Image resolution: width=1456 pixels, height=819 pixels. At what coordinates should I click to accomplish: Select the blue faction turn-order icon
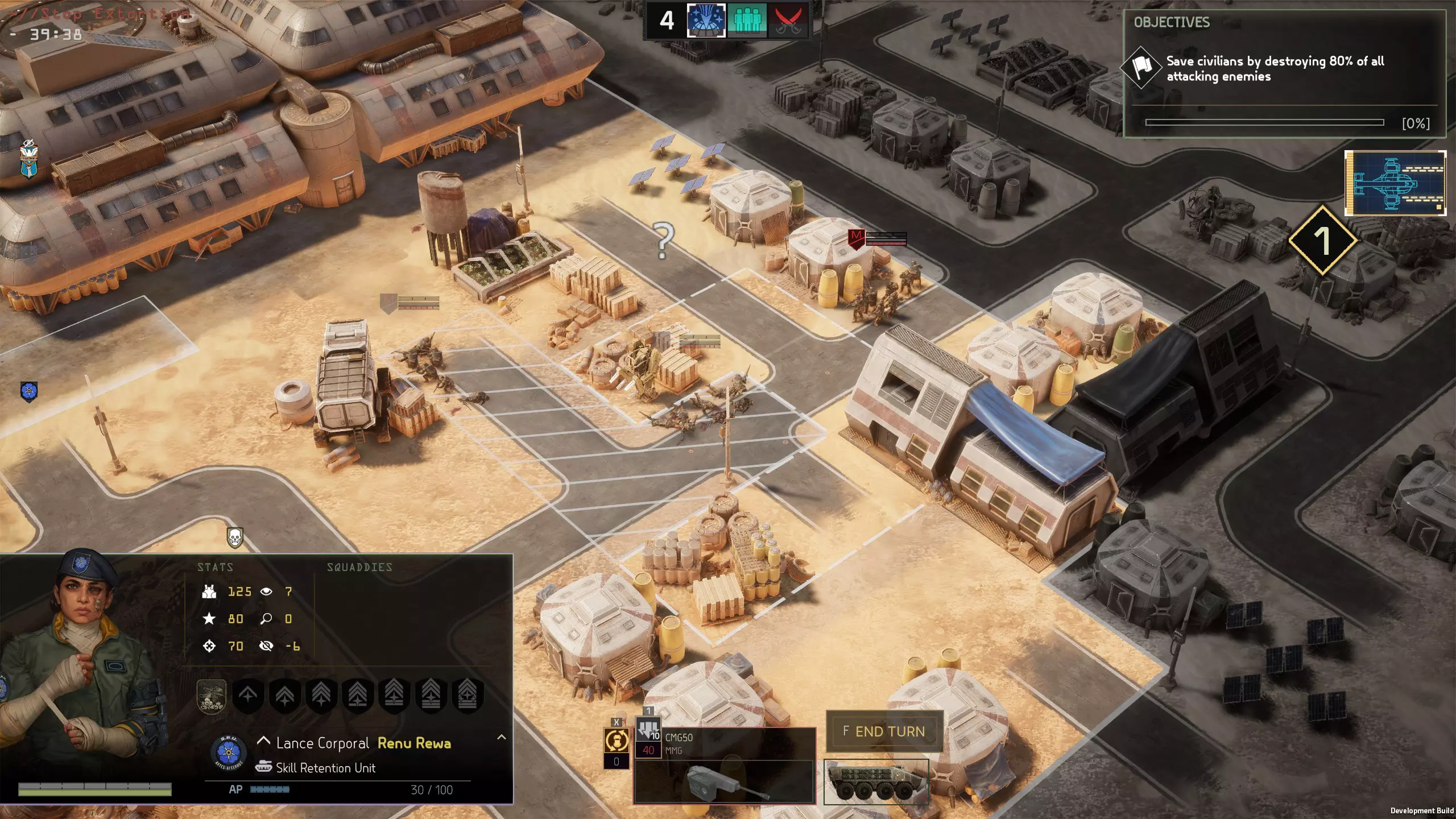pos(706,20)
